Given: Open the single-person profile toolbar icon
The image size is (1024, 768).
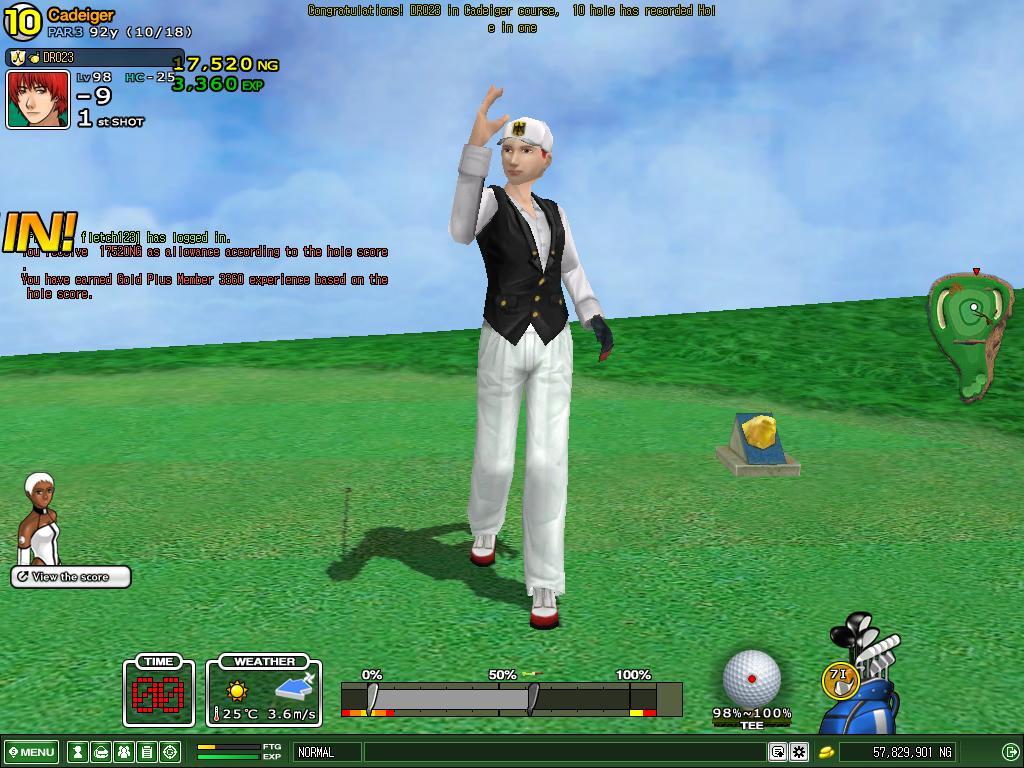Looking at the screenshot, I should pyautogui.click(x=78, y=752).
